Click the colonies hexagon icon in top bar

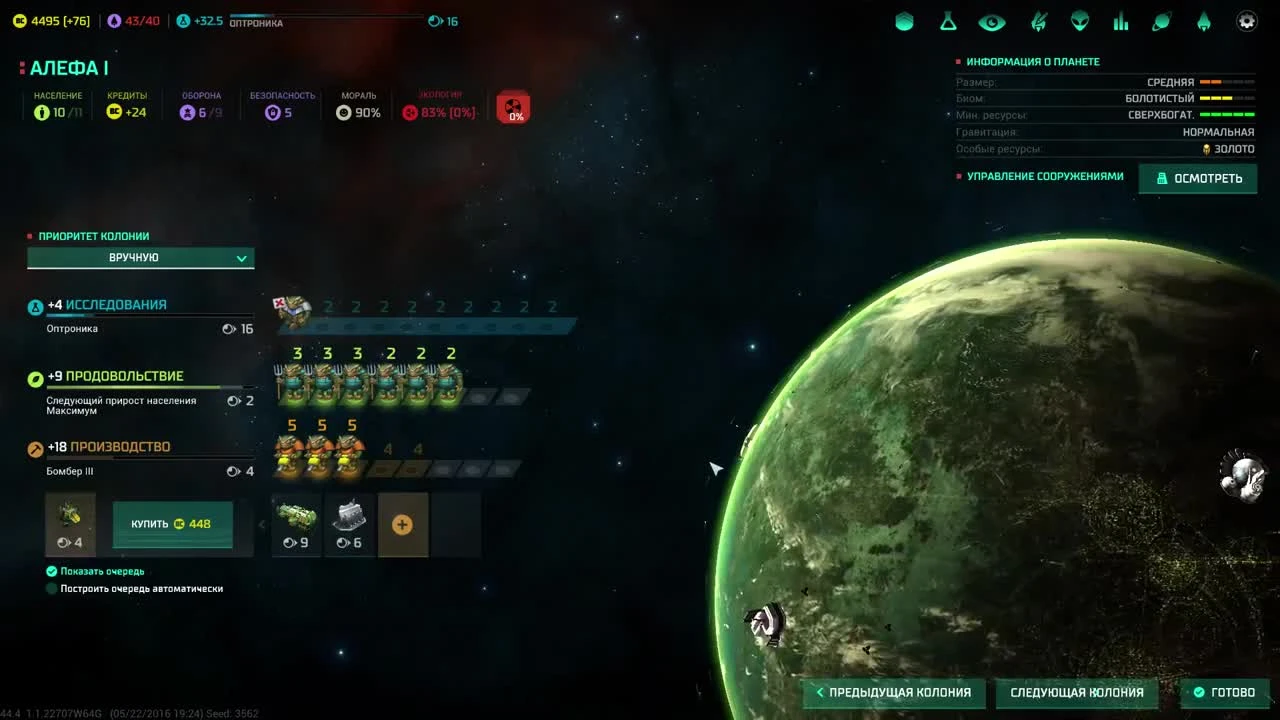[x=904, y=21]
